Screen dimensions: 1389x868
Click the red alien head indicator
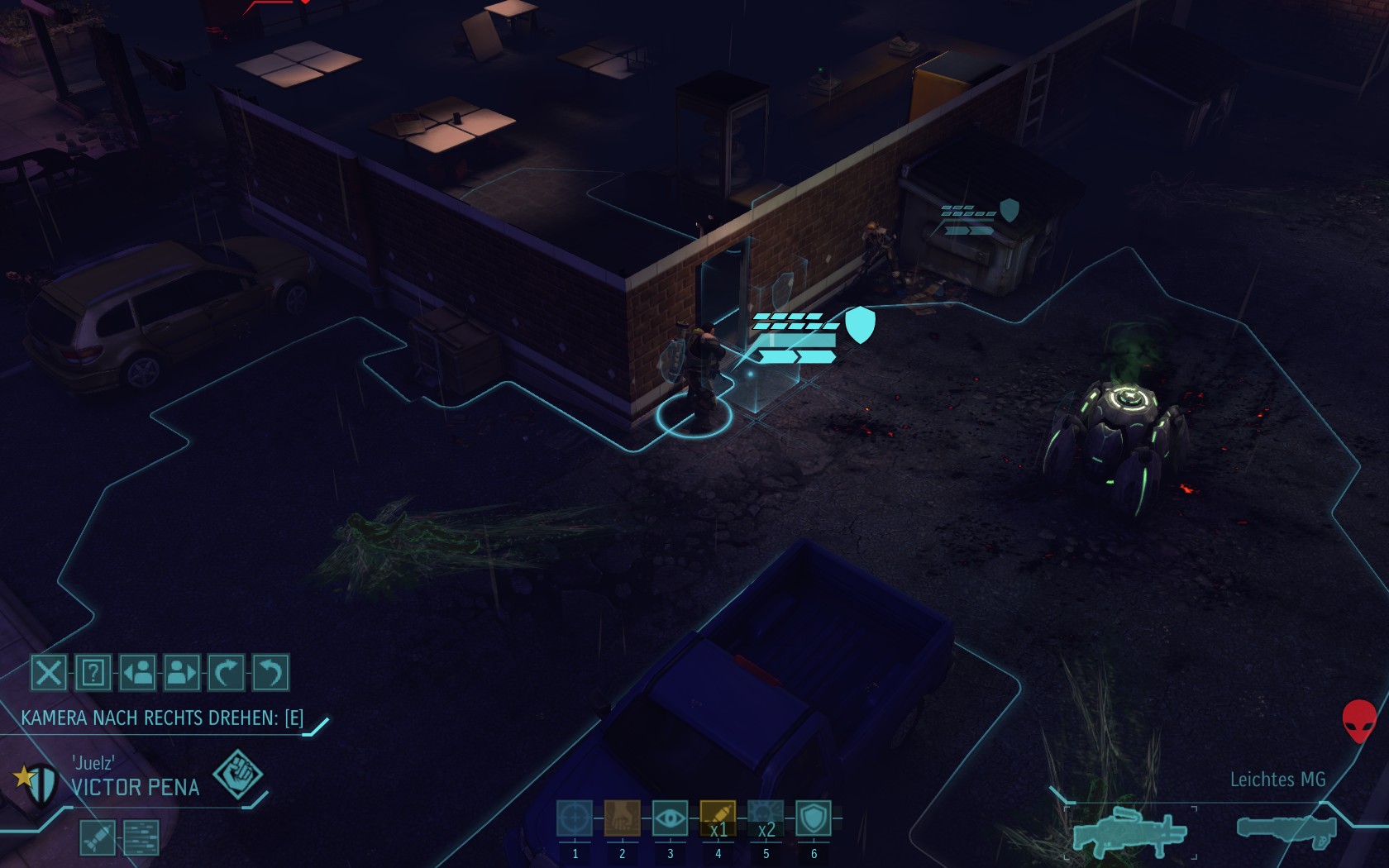(1358, 721)
